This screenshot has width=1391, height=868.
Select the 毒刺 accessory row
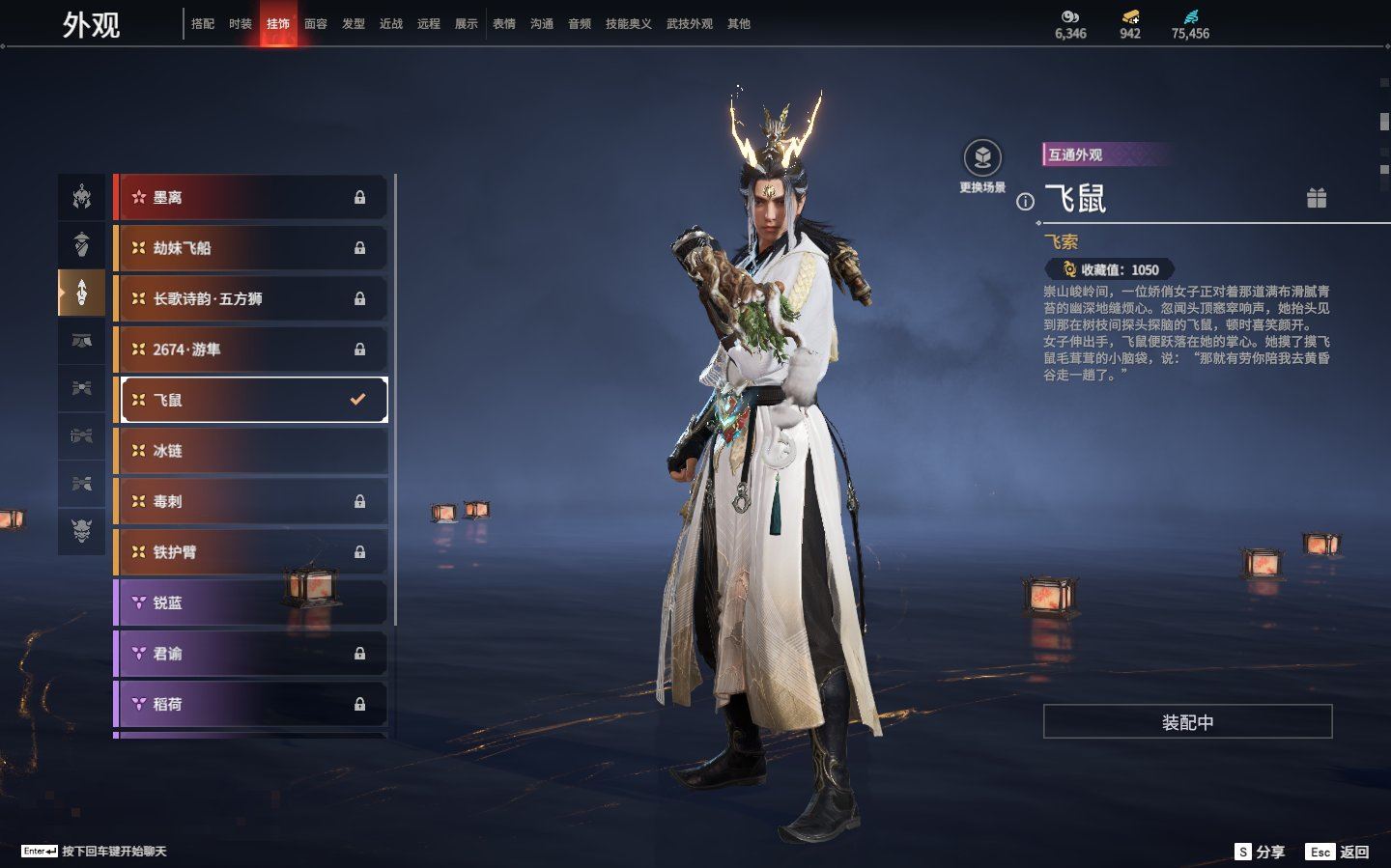251,501
